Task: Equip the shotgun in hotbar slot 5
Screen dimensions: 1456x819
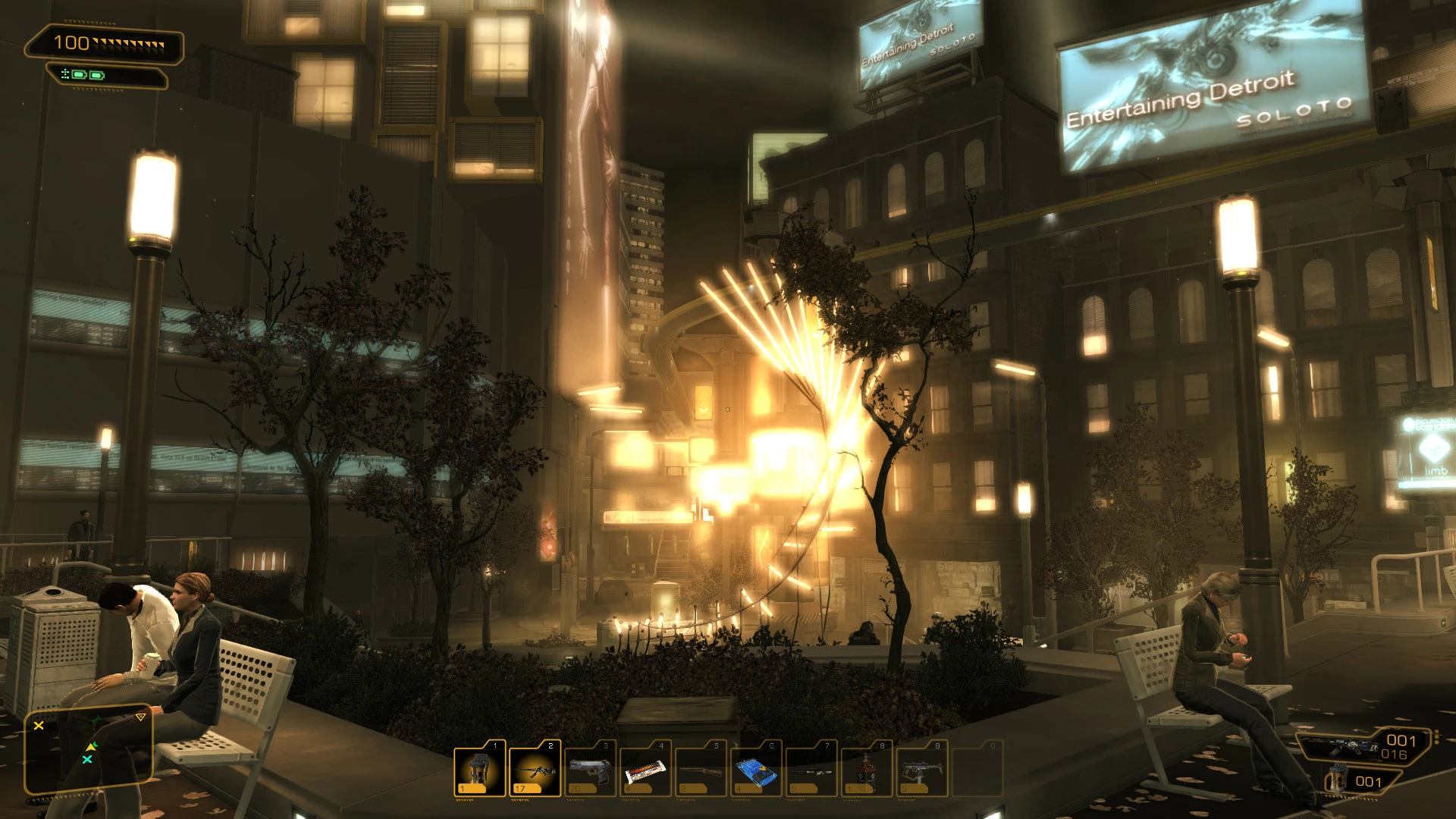Action: click(x=699, y=770)
